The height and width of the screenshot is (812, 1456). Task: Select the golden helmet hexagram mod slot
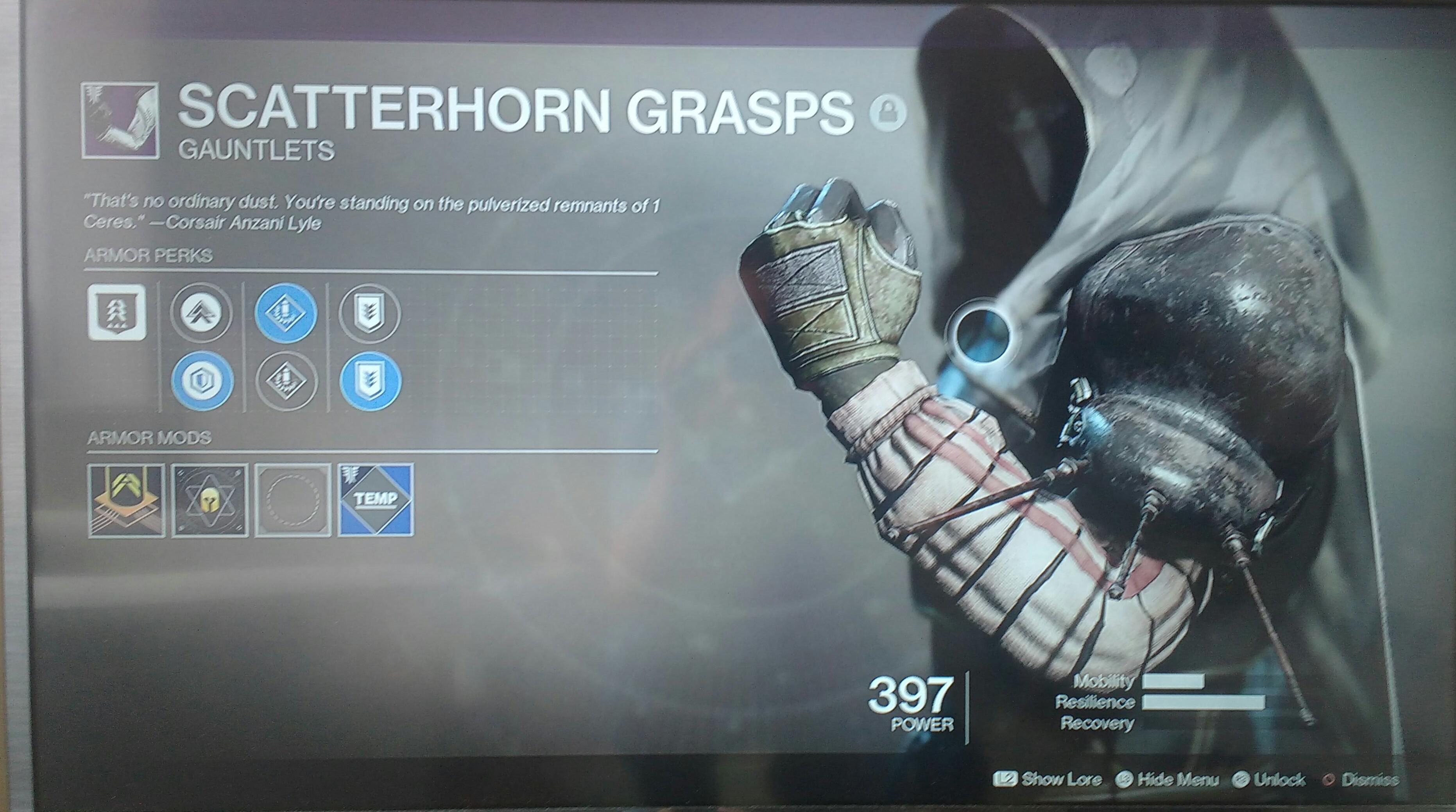click(x=210, y=500)
